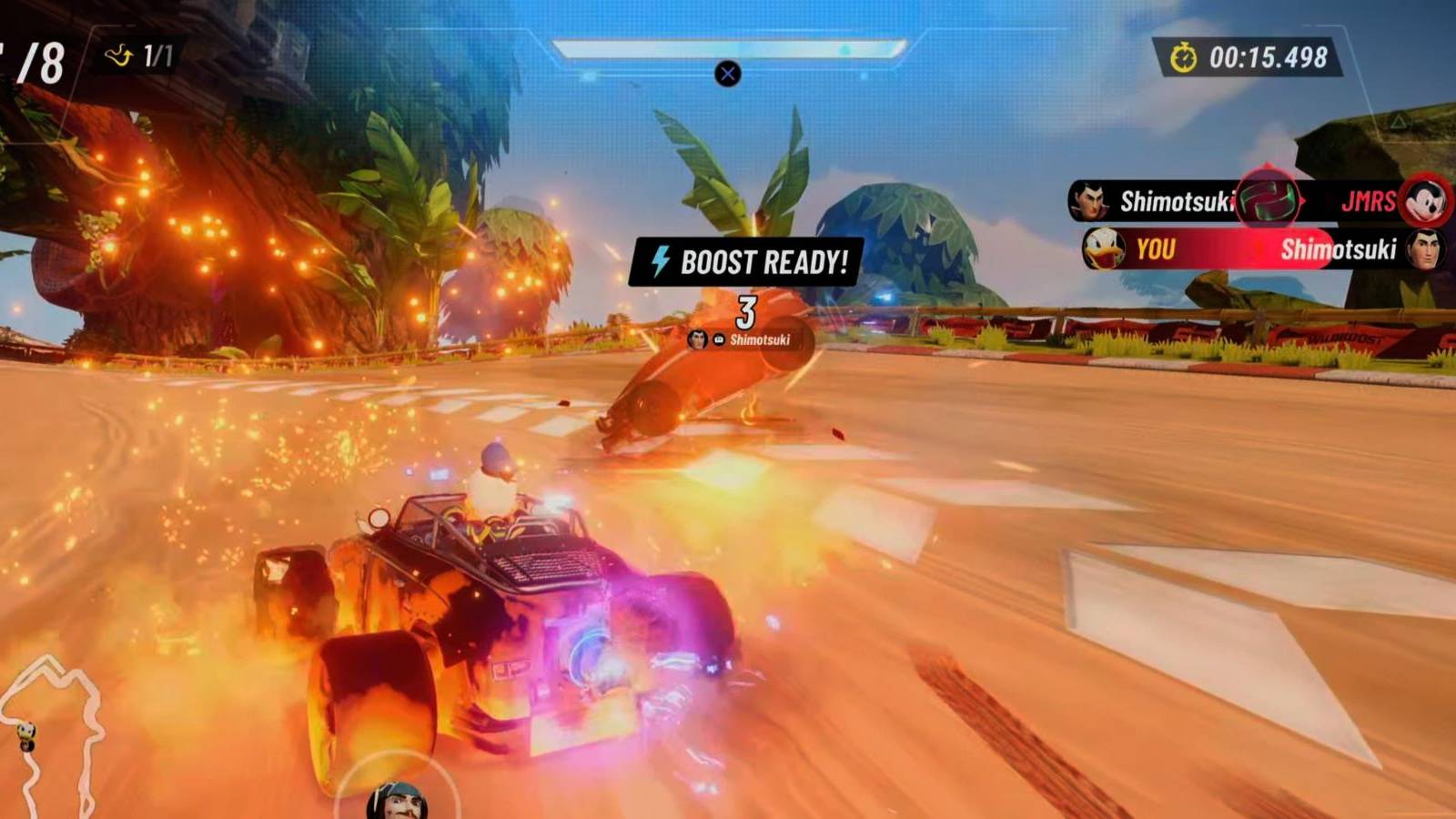
Task: Select the green ability pickup icon in the kill feed
Action: pos(1267,198)
